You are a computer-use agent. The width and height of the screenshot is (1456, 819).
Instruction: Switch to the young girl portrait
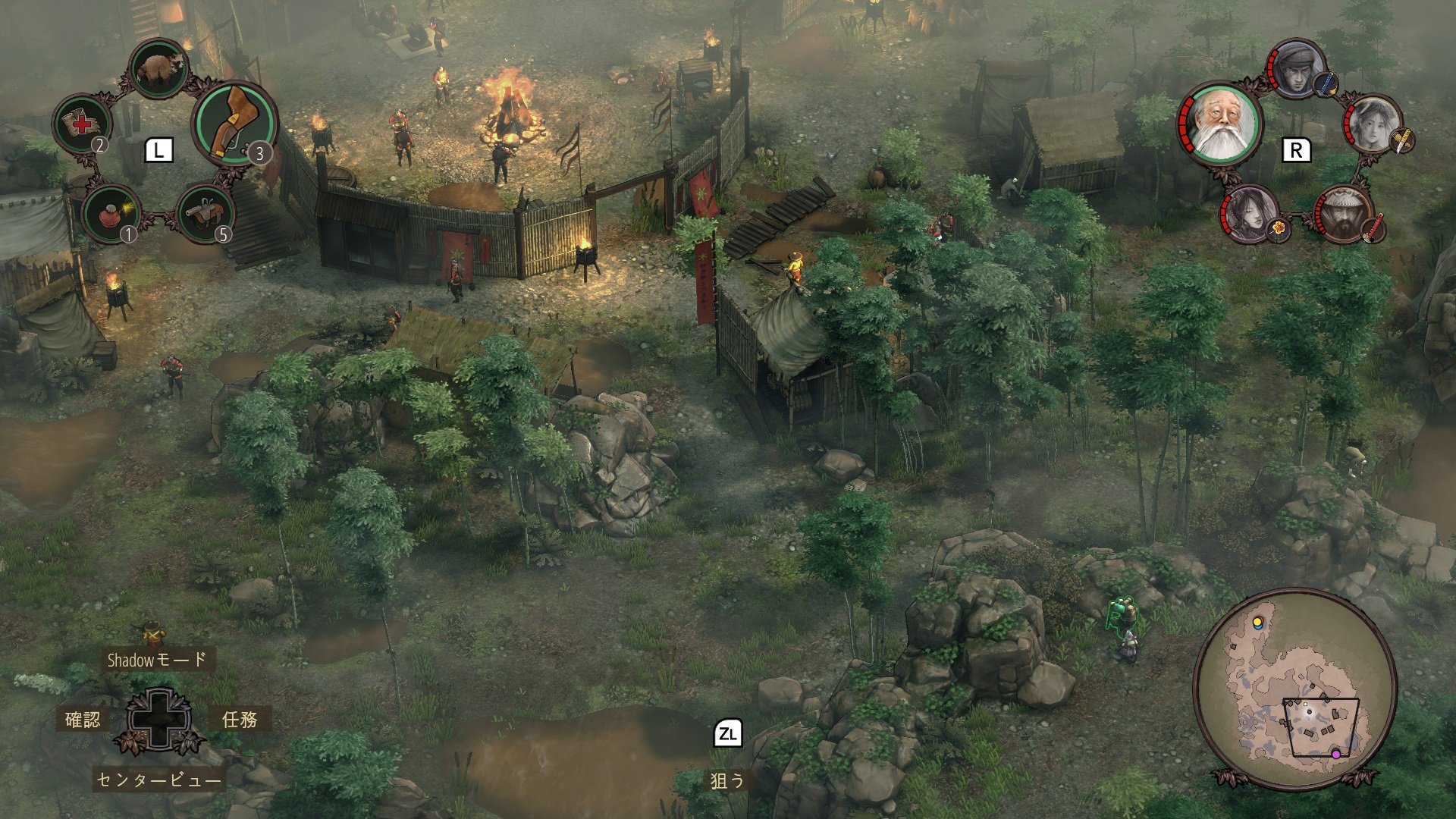click(1375, 124)
